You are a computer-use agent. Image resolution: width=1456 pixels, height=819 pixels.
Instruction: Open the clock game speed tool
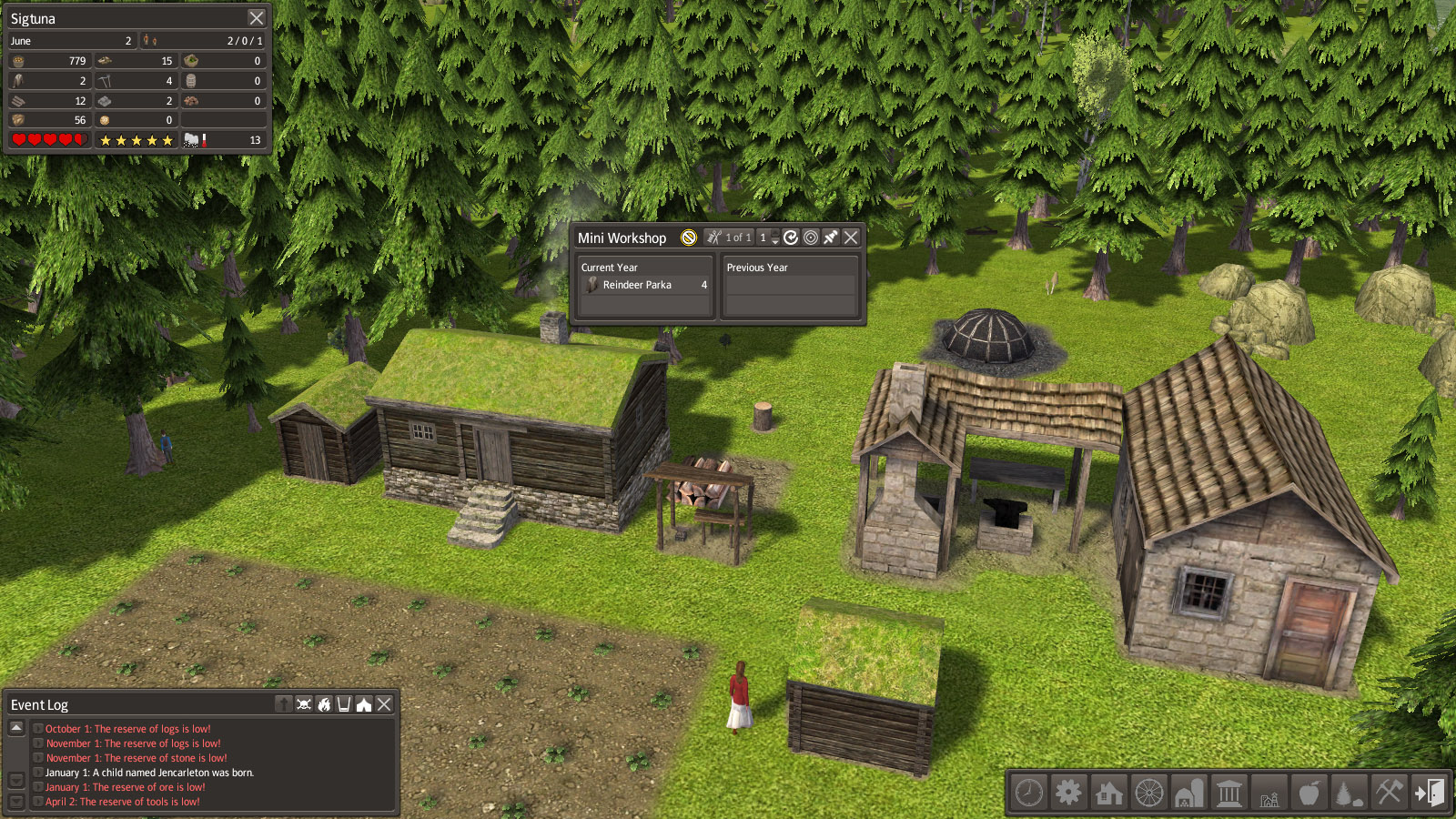[1029, 793]
